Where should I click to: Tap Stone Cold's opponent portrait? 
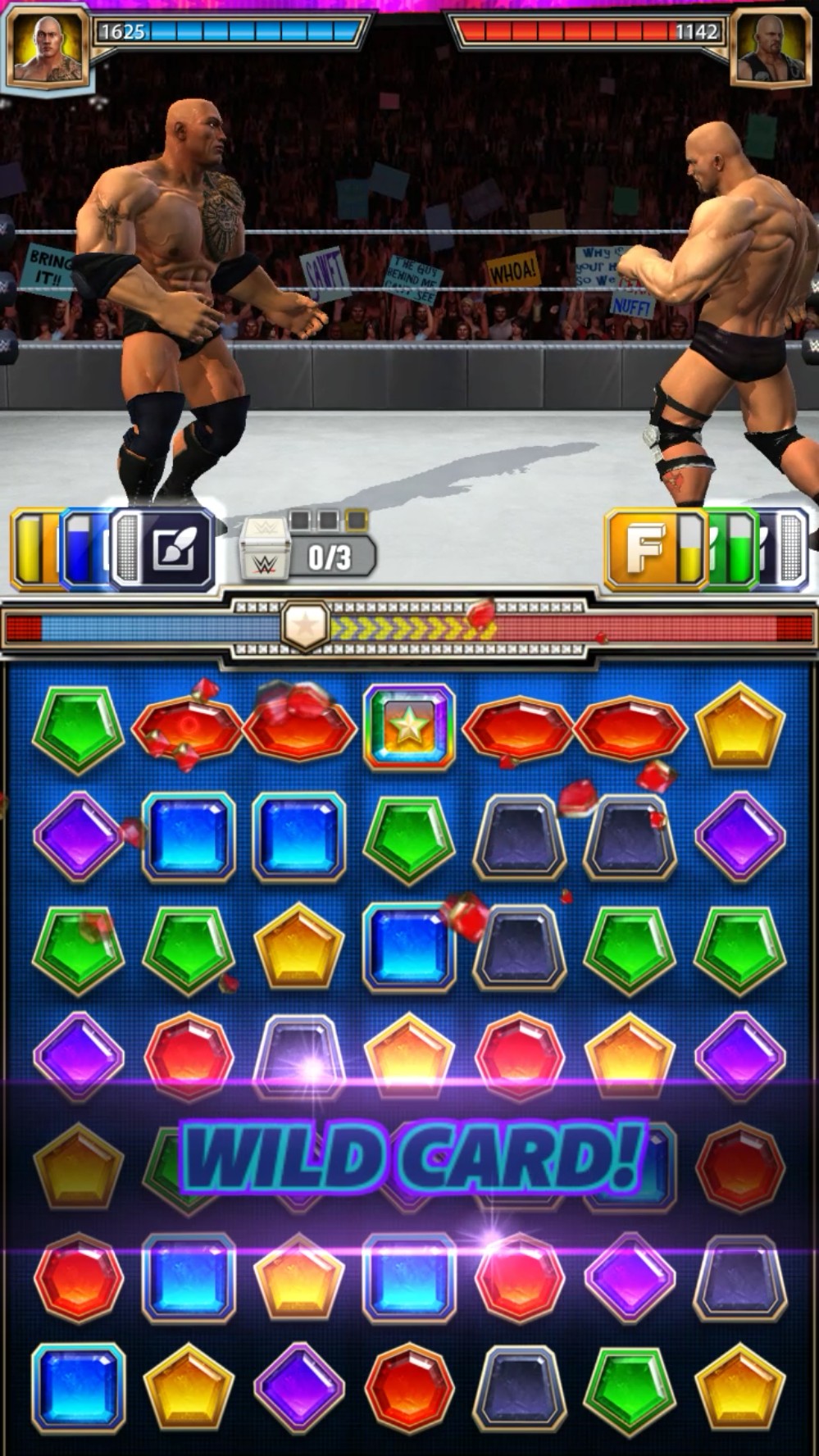(x=771, y=46)
